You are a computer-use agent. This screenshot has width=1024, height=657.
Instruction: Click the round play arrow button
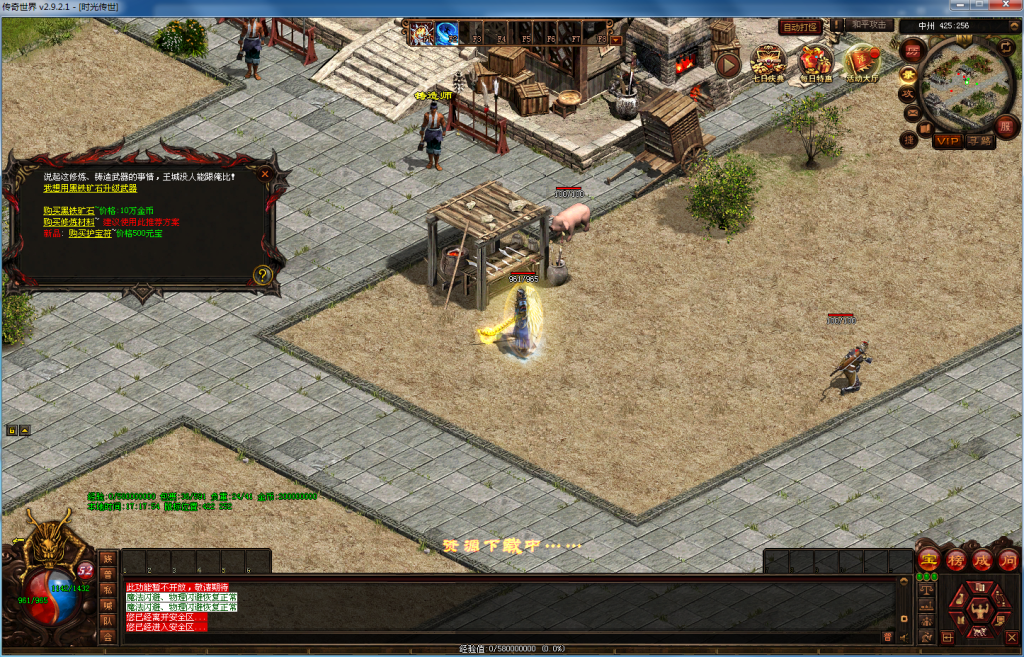pos(727,64)
